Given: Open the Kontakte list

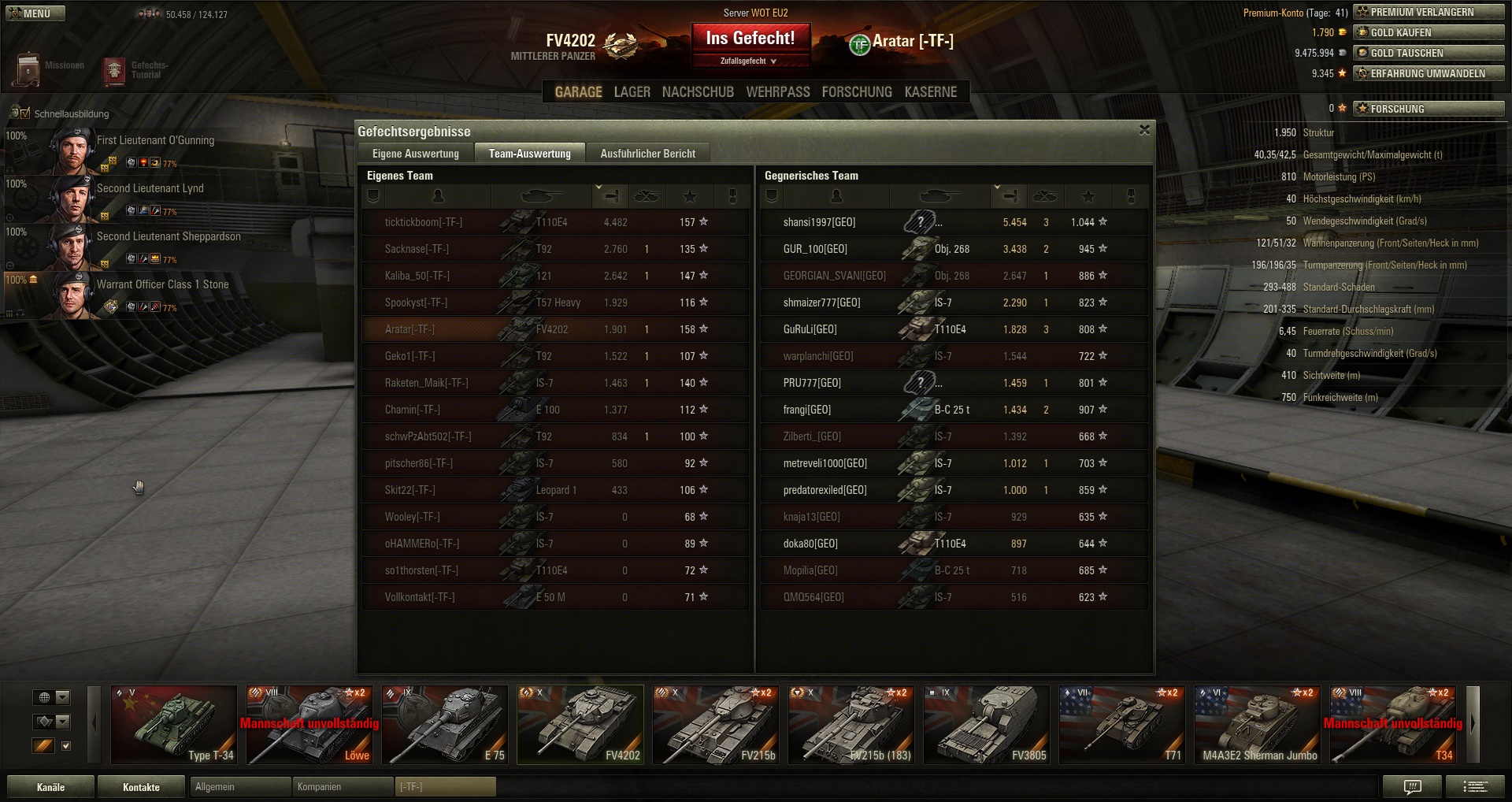Looking at the screenshot, I should click(141, 787).
